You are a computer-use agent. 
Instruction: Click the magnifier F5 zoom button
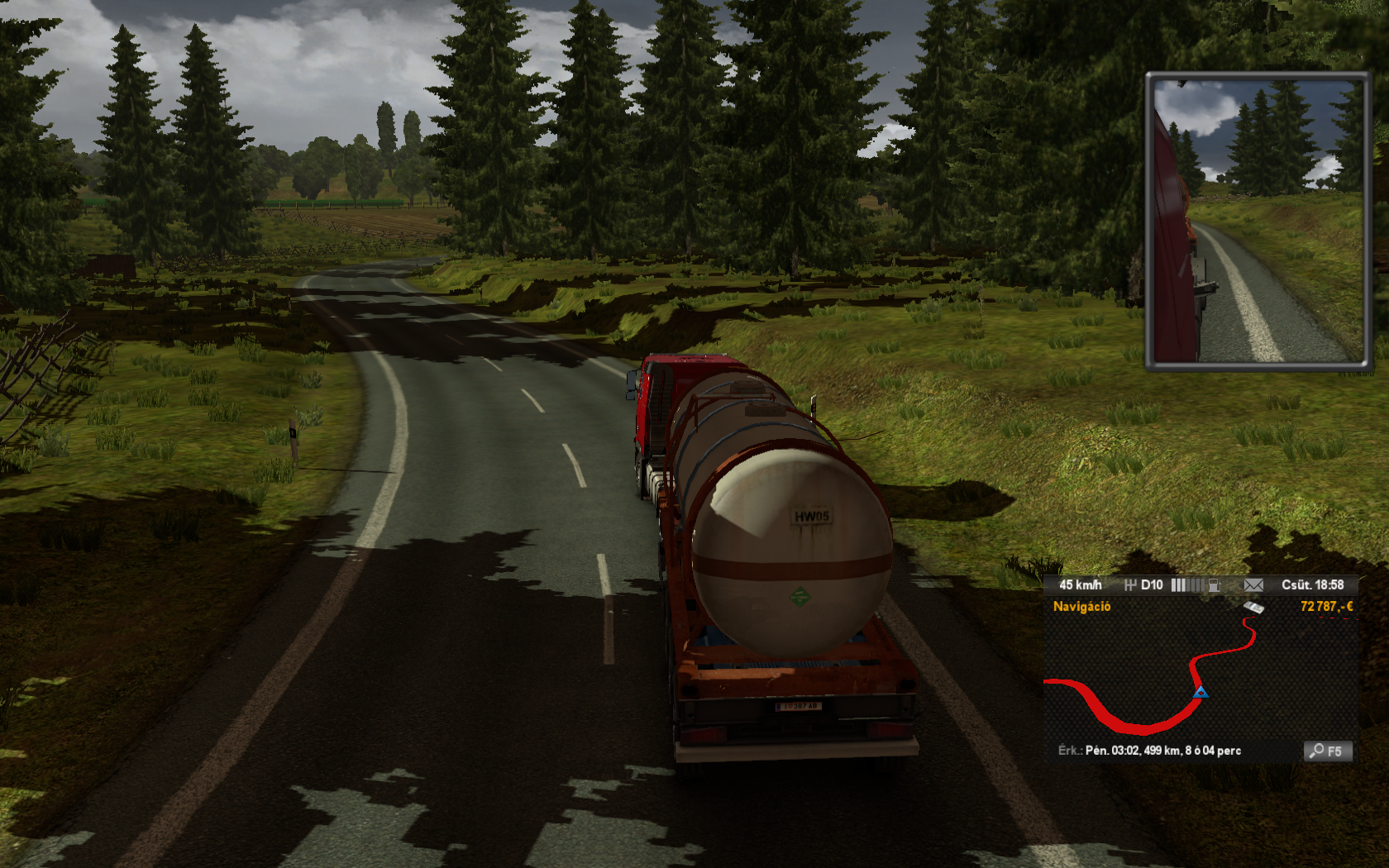(x=1327, y=751)
